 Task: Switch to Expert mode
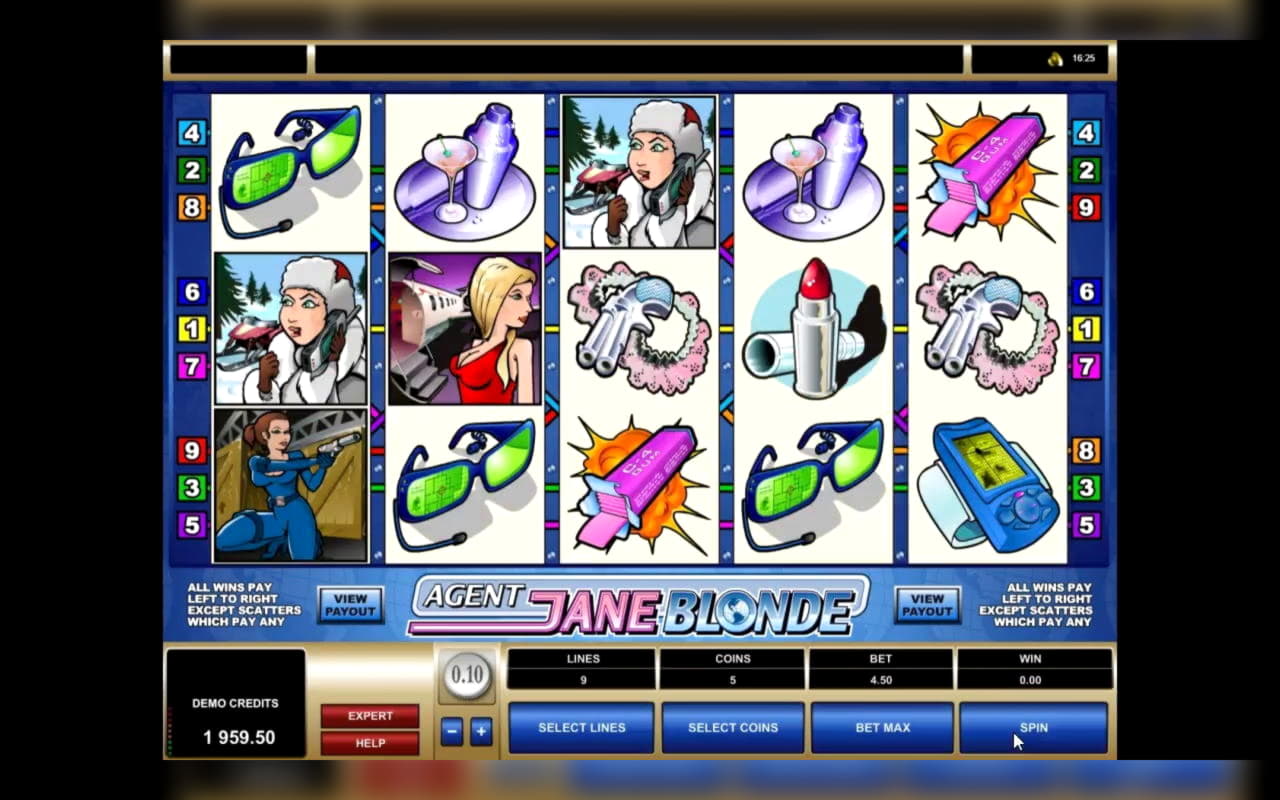tap(370, 716)
